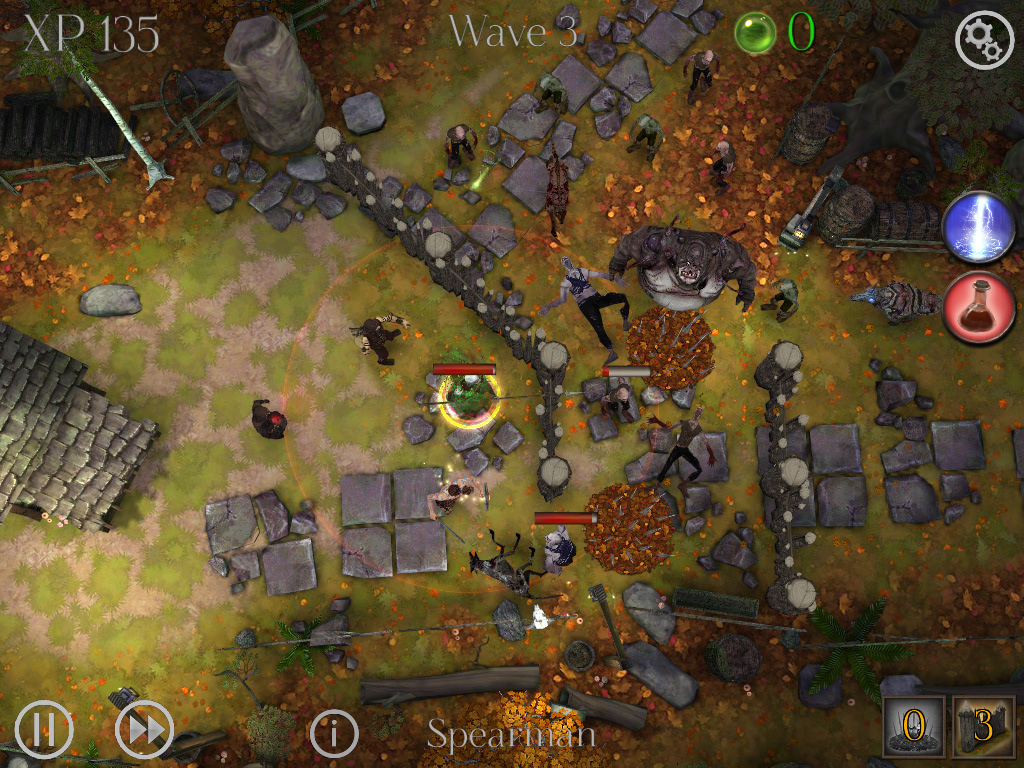Cast the blue lightning spell

tap(979, 228)
